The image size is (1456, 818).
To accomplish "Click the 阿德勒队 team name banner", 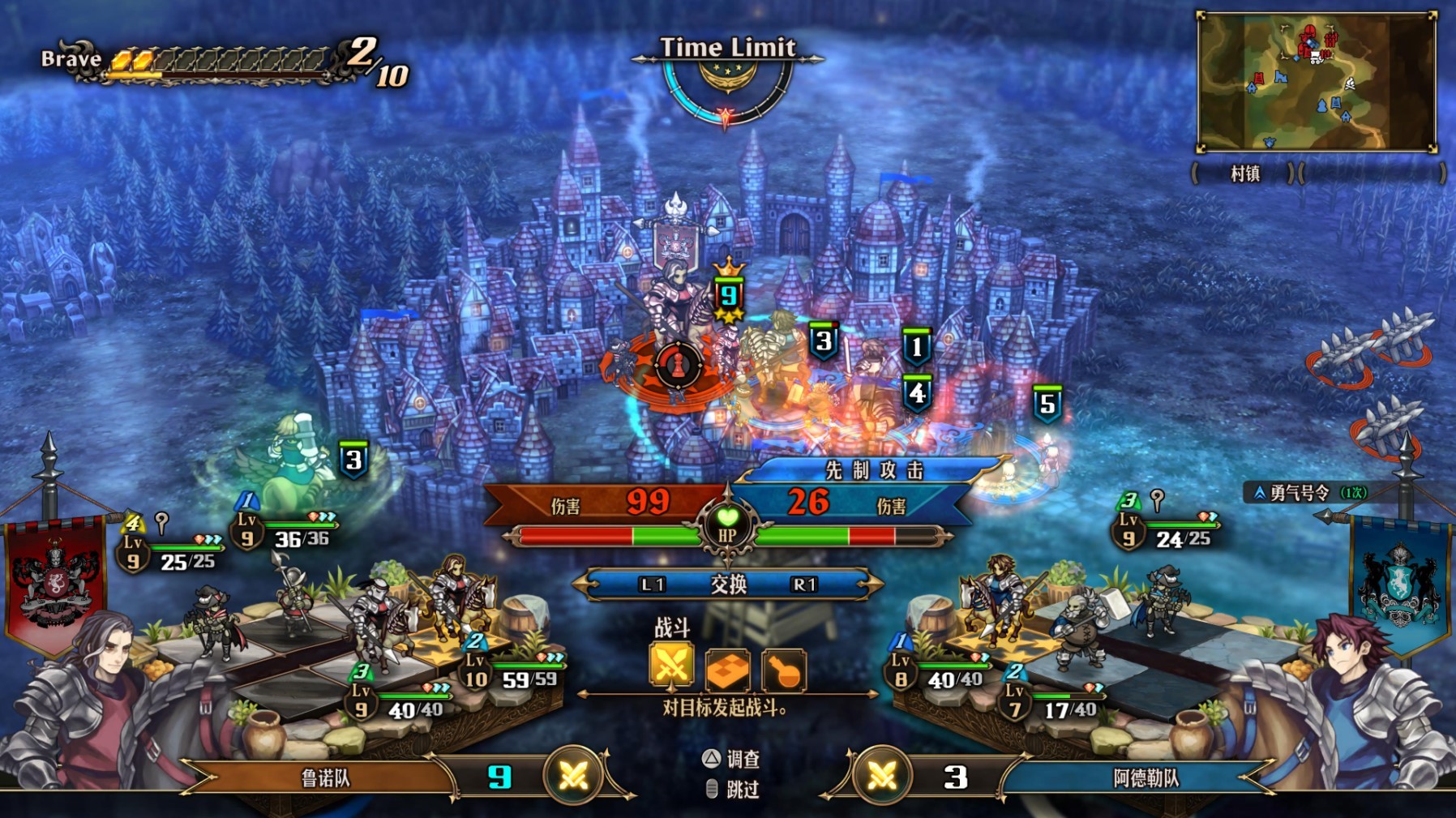I will click(x=1145, y=778).
